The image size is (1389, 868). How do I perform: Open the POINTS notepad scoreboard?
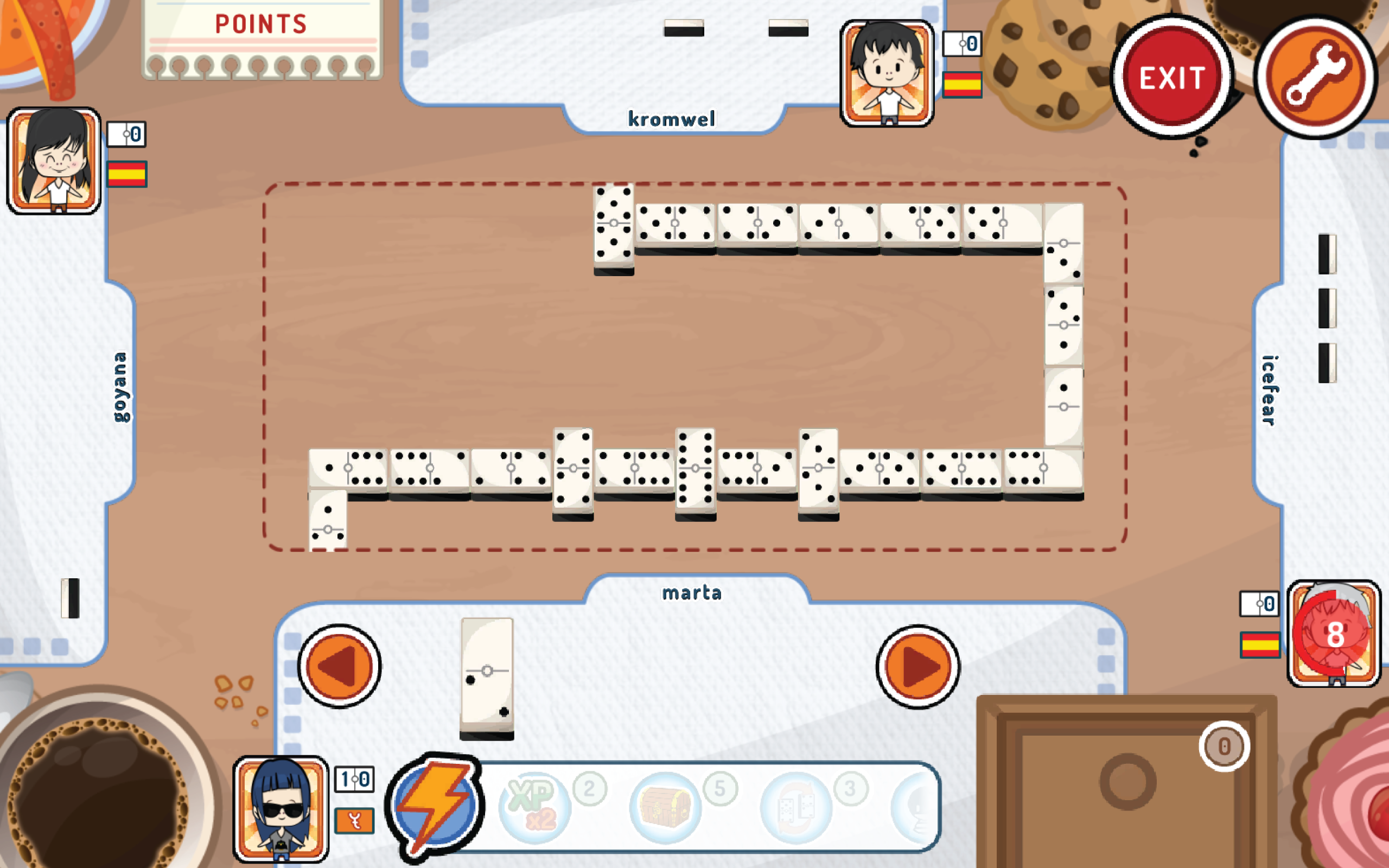click(262, 39)
